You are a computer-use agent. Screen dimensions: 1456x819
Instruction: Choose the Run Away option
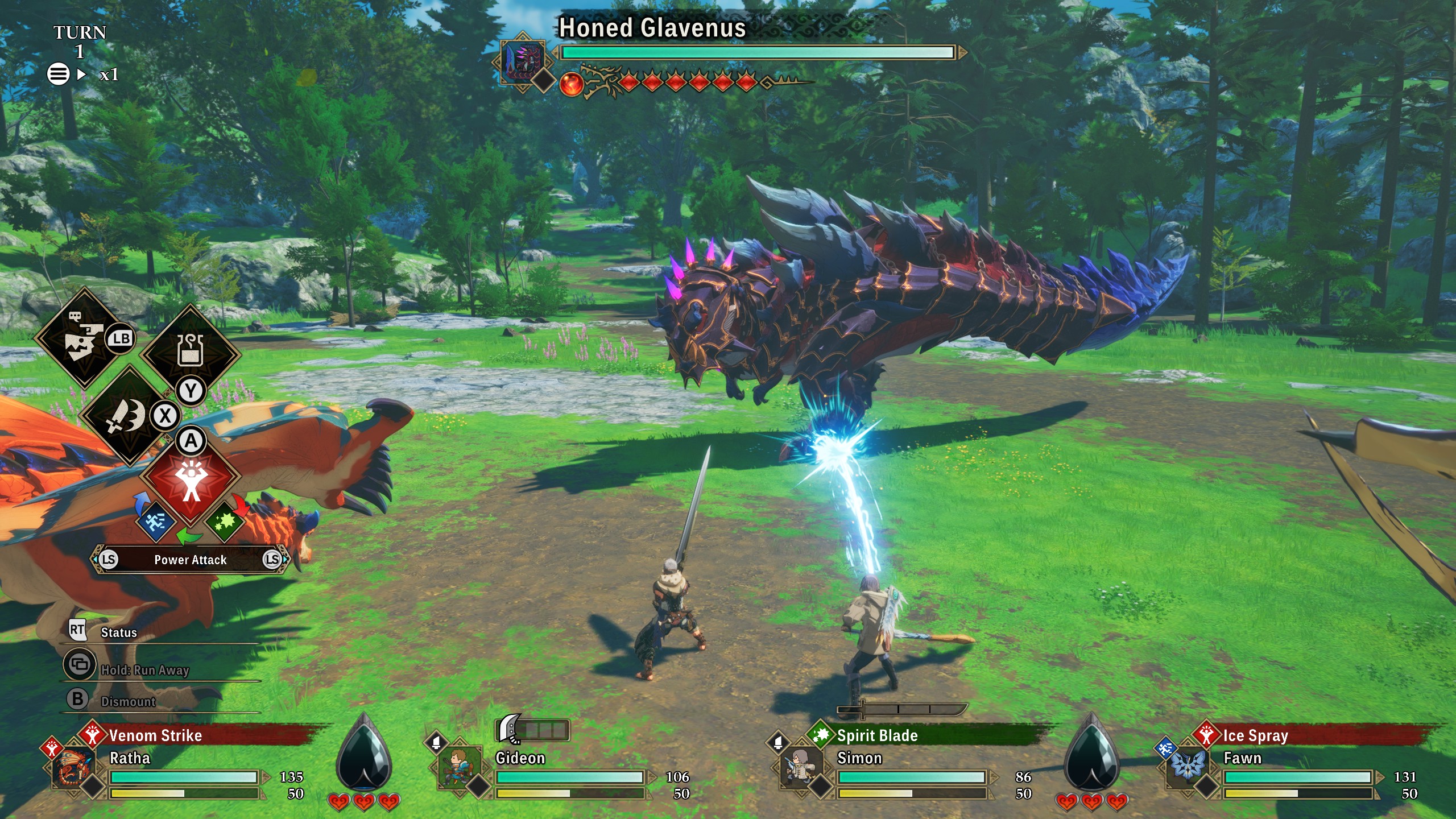pos(144,669)
